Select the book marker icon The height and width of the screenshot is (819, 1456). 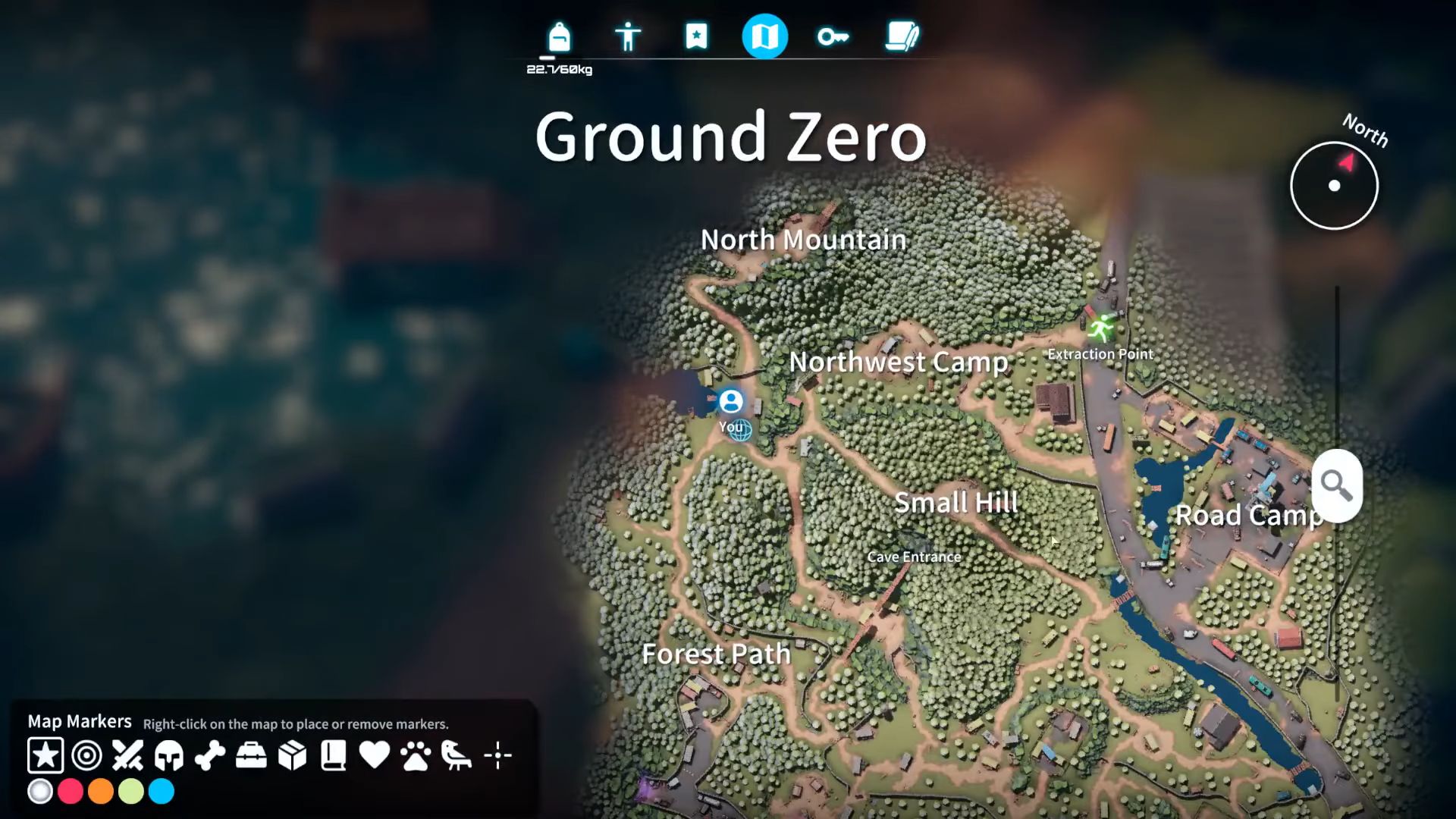(332, 755)
